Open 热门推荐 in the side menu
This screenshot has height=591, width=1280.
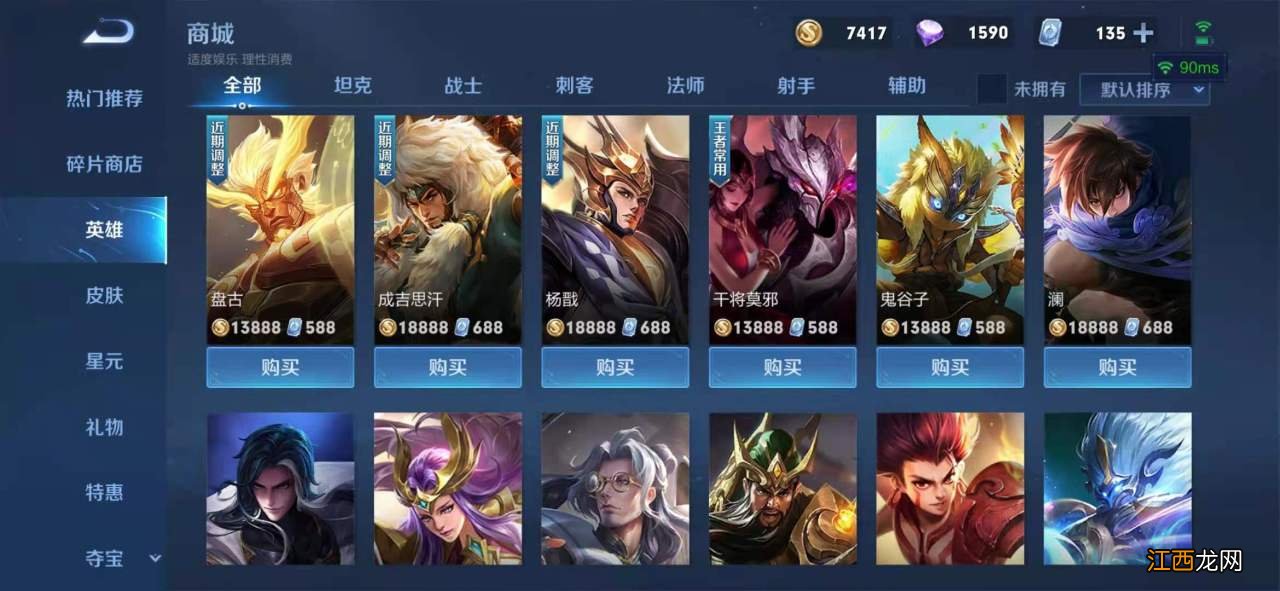tap(104, 98)
